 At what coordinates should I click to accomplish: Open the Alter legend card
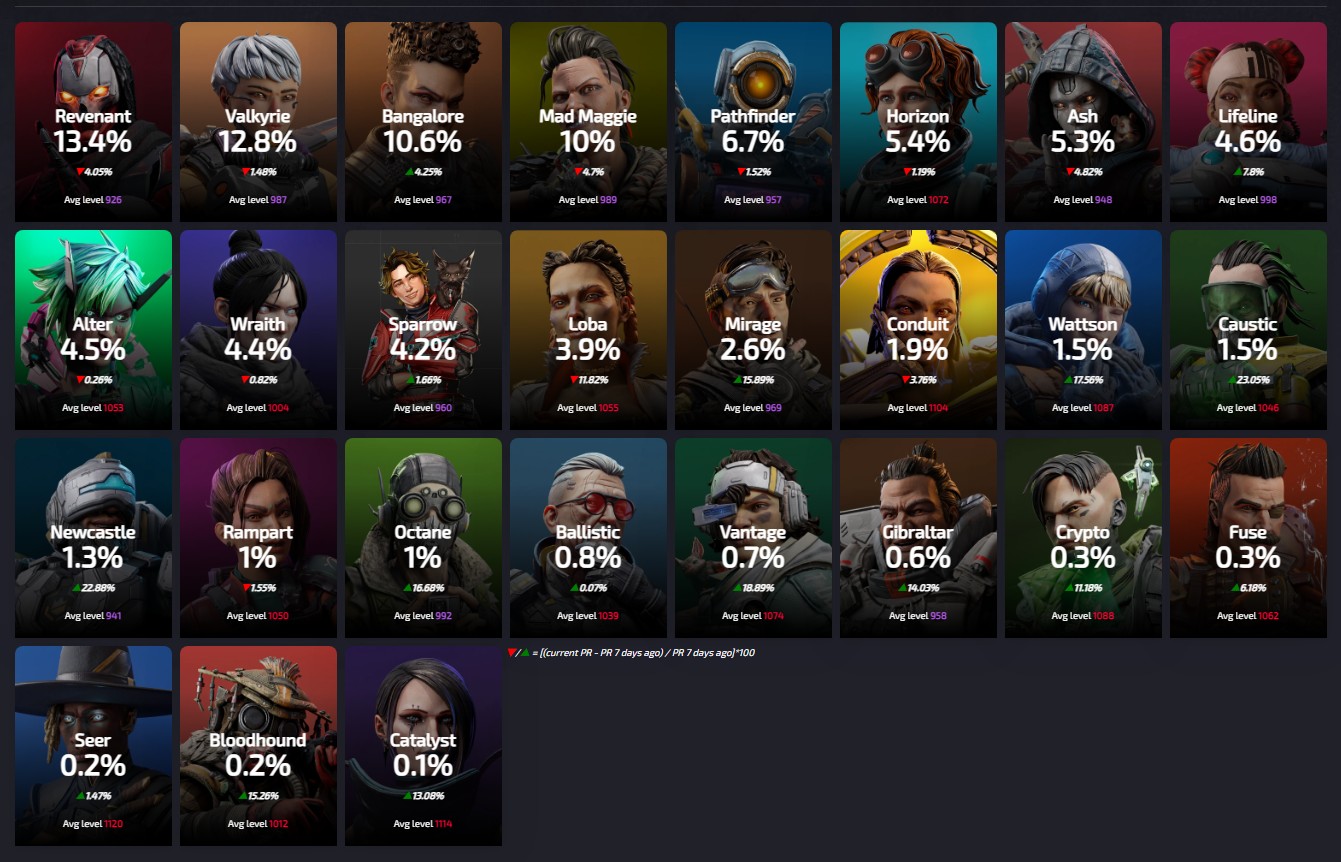click(x=93, y=330)
